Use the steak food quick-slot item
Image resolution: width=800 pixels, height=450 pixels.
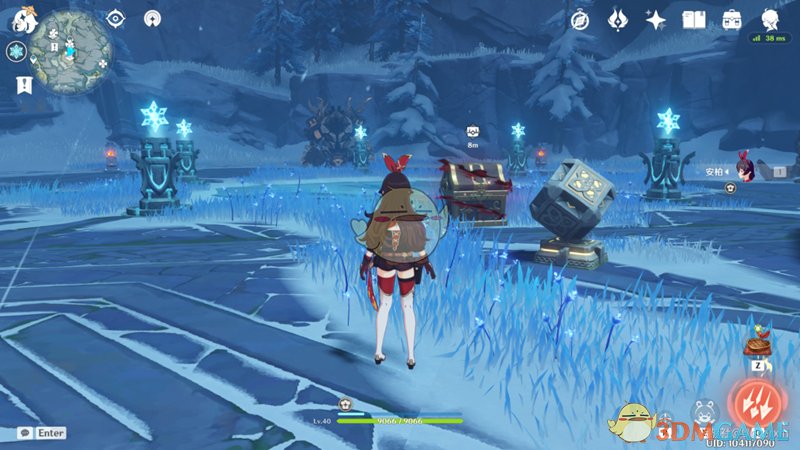coord(757,346)
